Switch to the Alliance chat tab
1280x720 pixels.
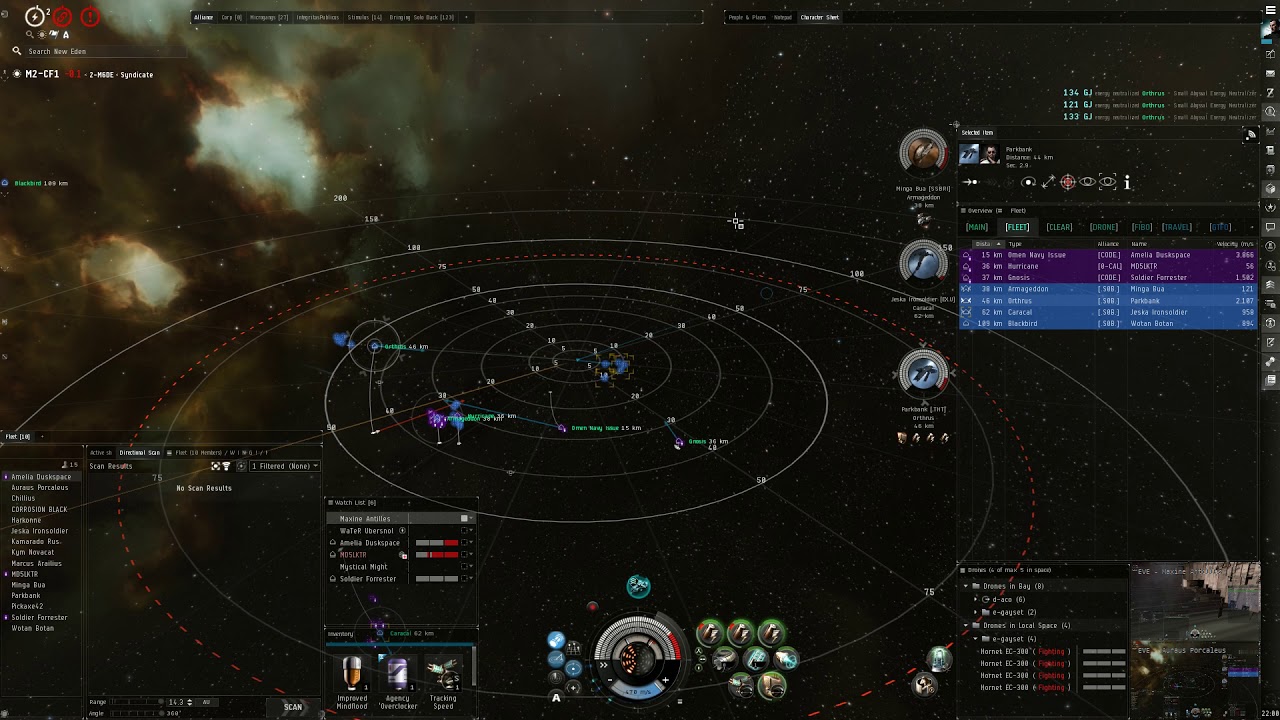point(203,17)
